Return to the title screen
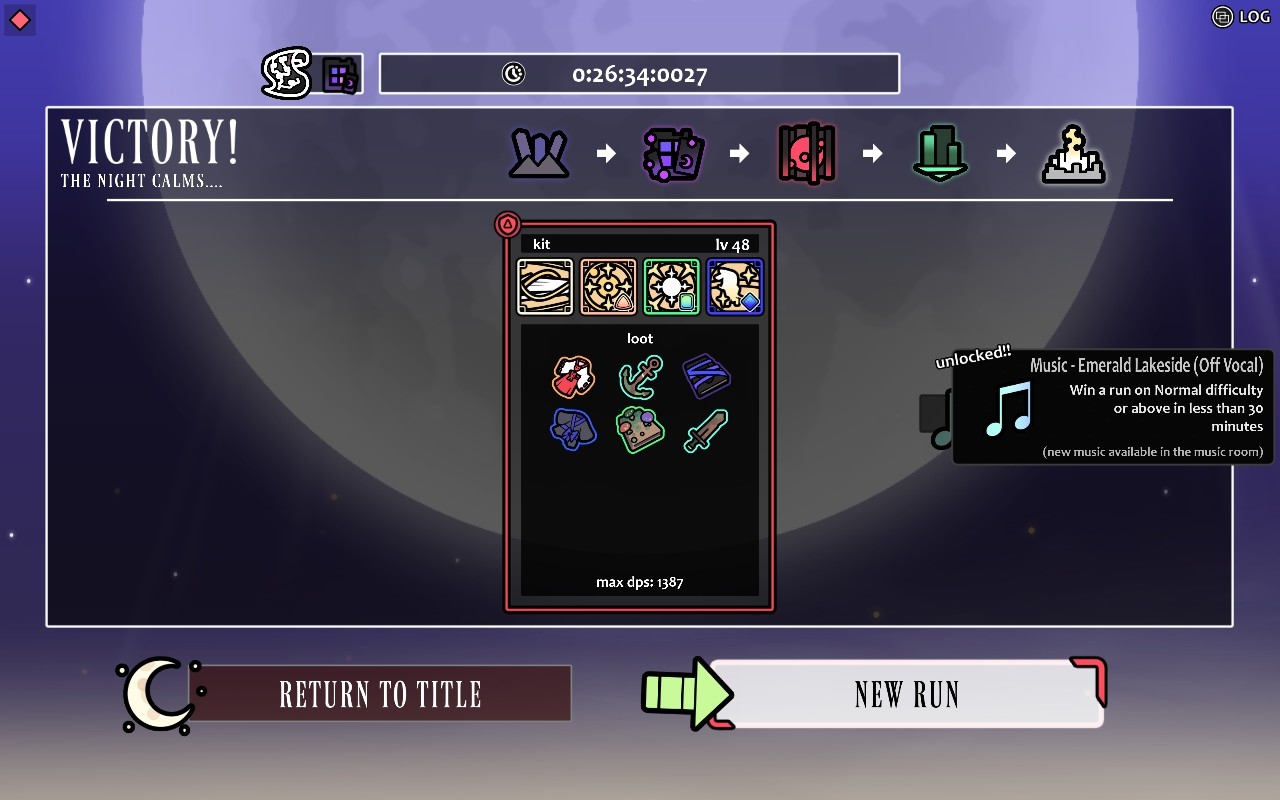1280x800 pixels. coord(380,694)
